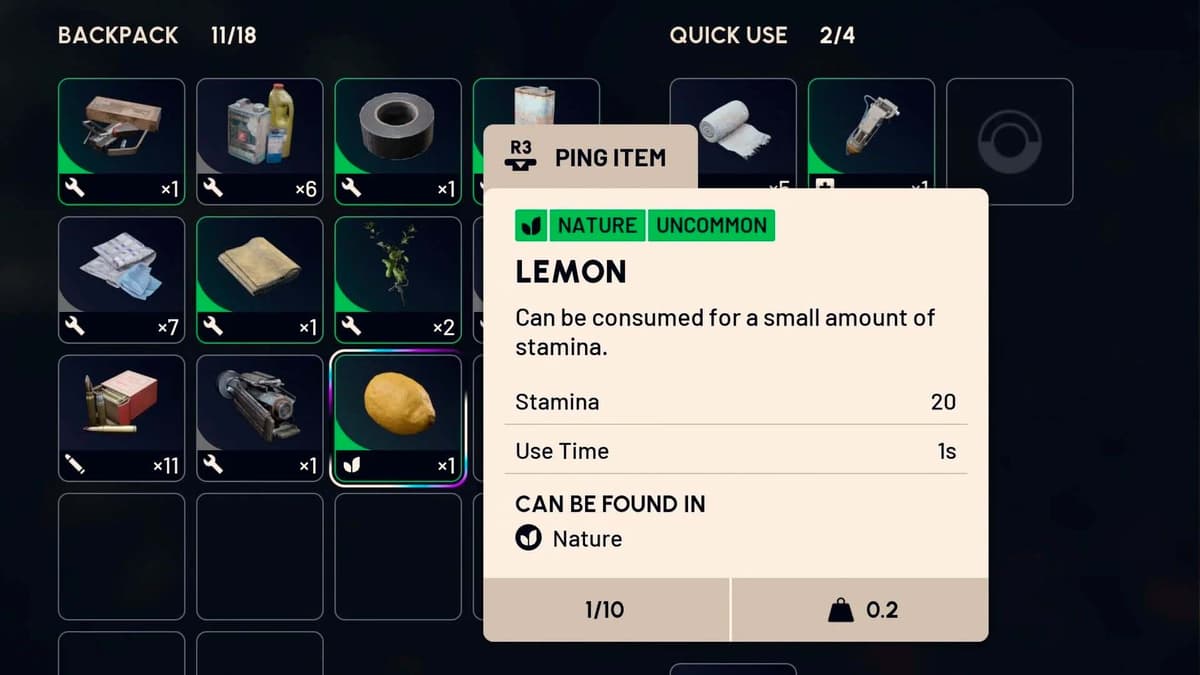Click the empty Quick Use slot with ring icon
Screen dimensions: 1200x675
1009,141
